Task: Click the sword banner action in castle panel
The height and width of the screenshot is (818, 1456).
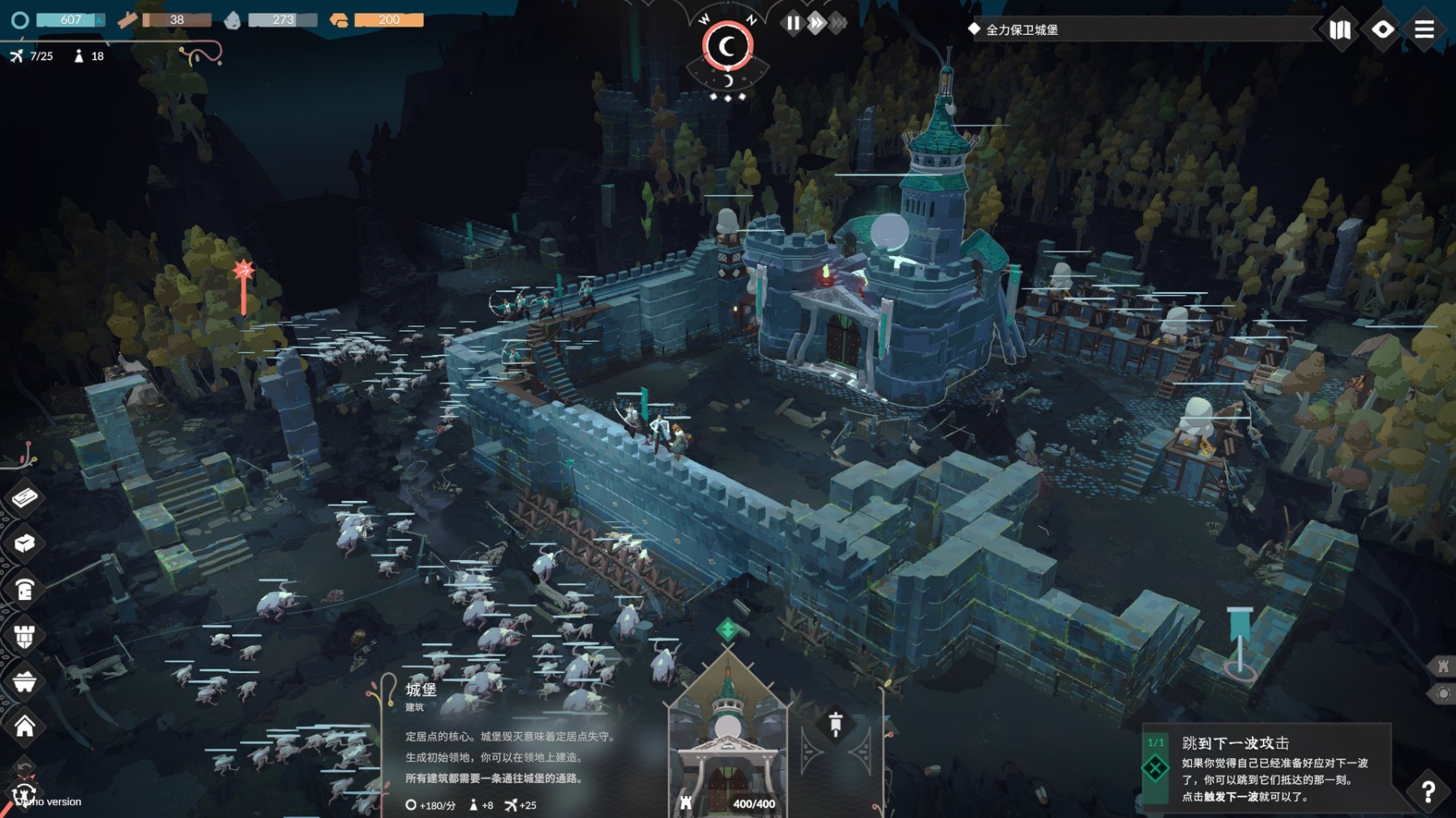Action: (836, 724)
